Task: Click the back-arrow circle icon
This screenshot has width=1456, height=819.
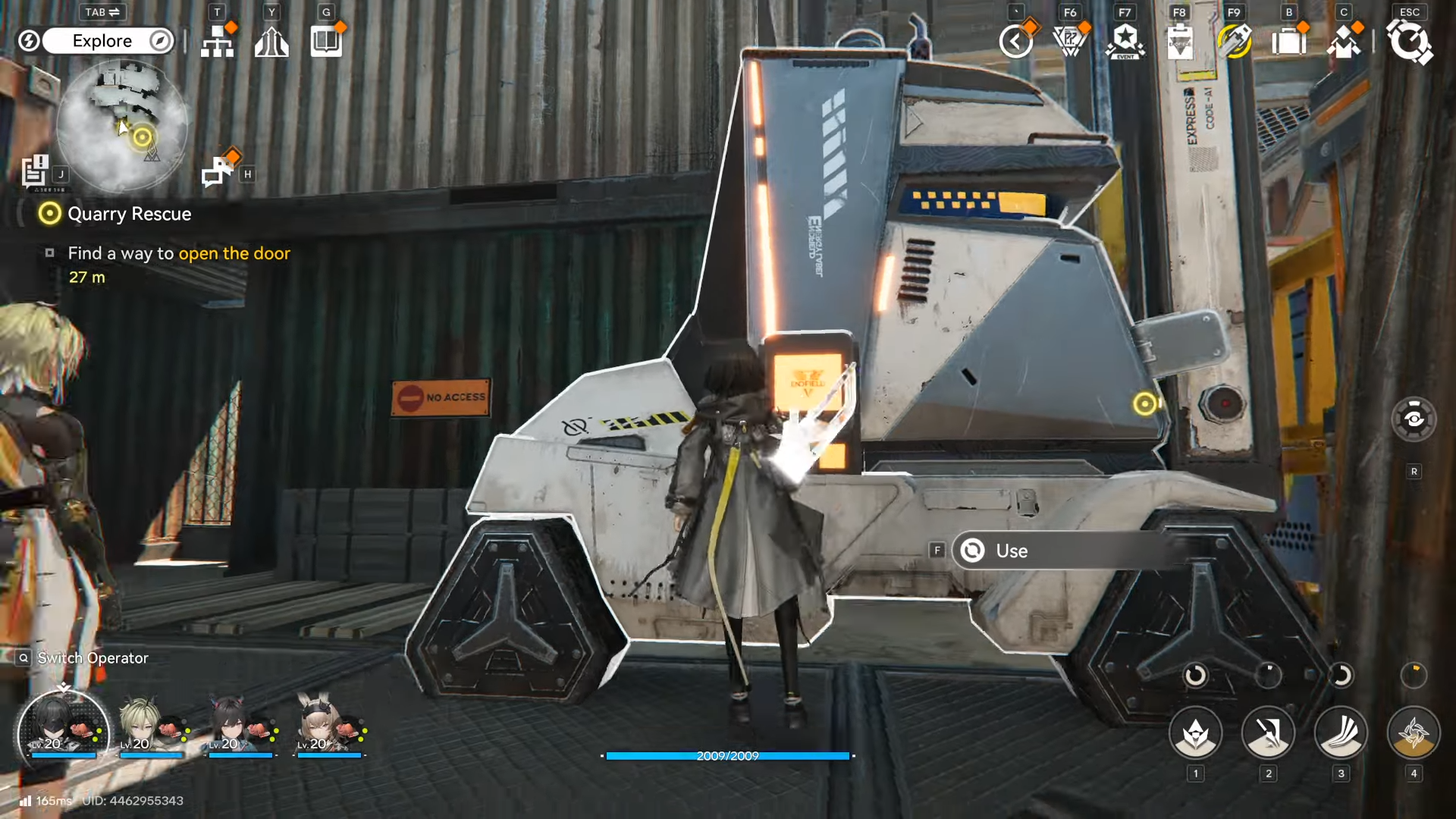Action: (x=1016, y=42)
